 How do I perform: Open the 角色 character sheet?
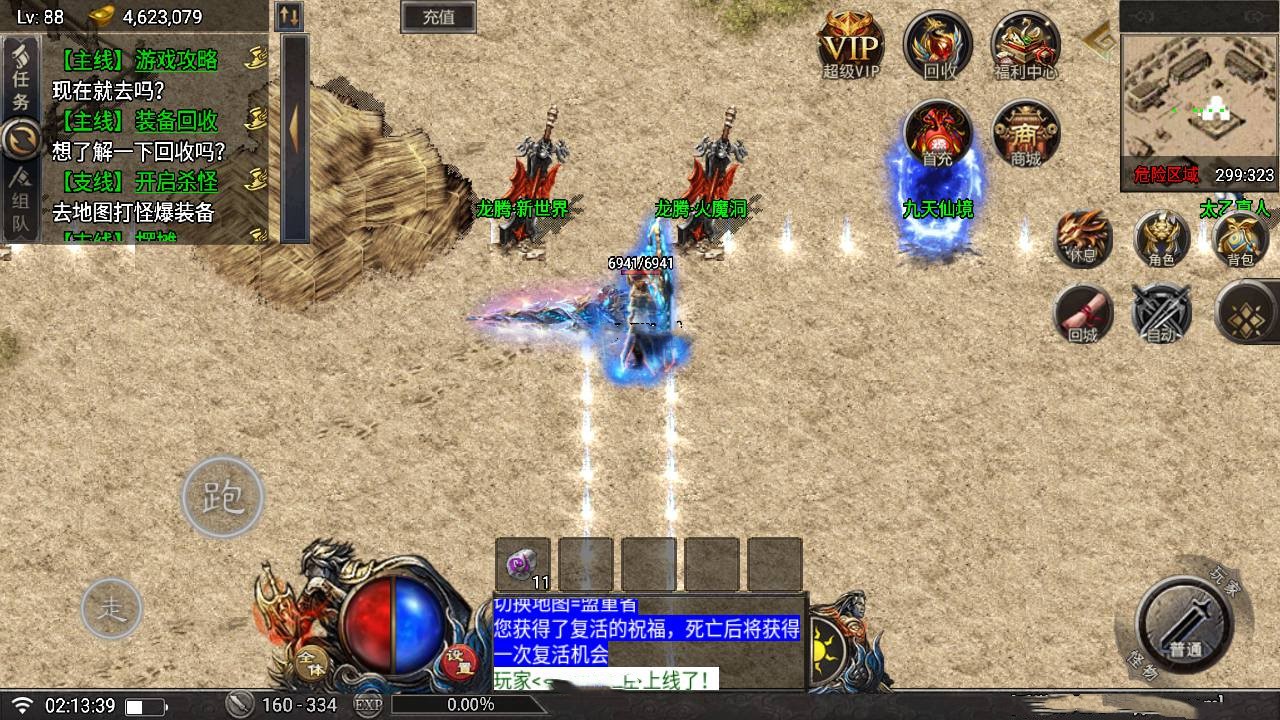coord(1161,239)
